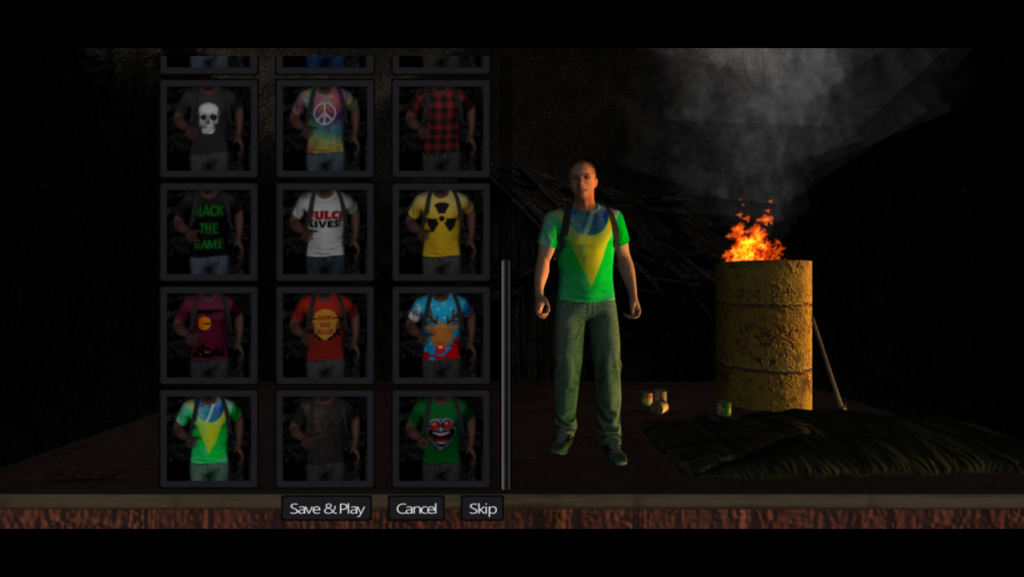Viewport: 1024px width, 577px height.
Task: Select the Hack The Game shirt
Action: [209, 231]
